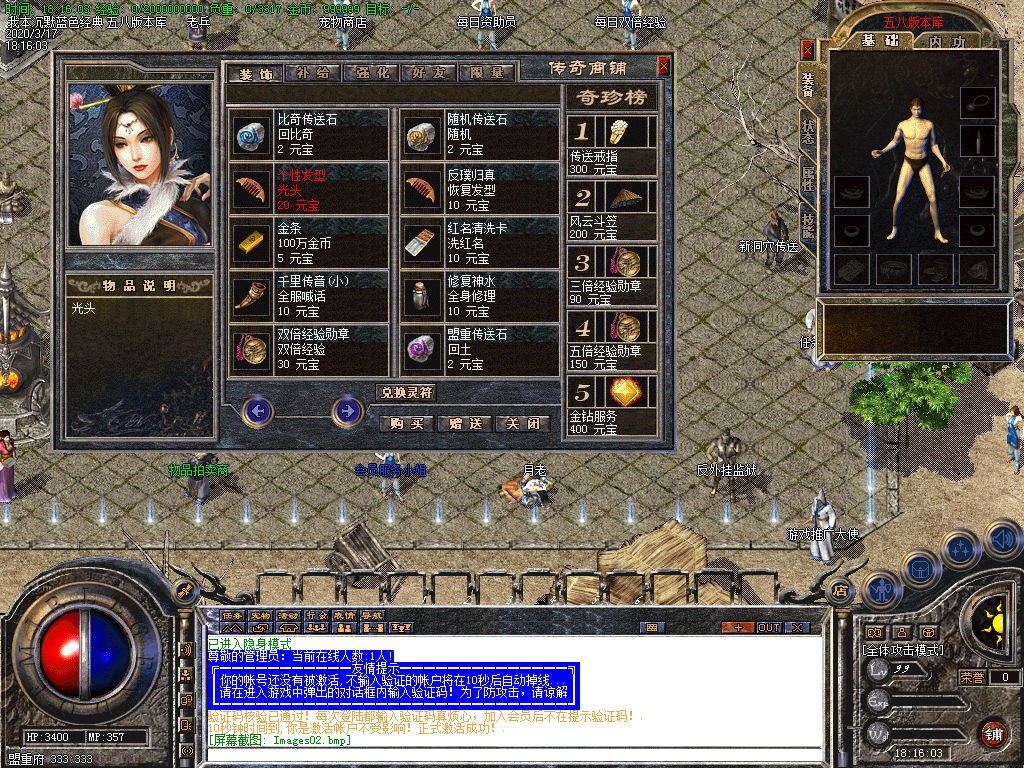The width and height of the screenshot is (1024, 768).
Task: Open the 强化 shop category
Action: click(x=371, y=73)
